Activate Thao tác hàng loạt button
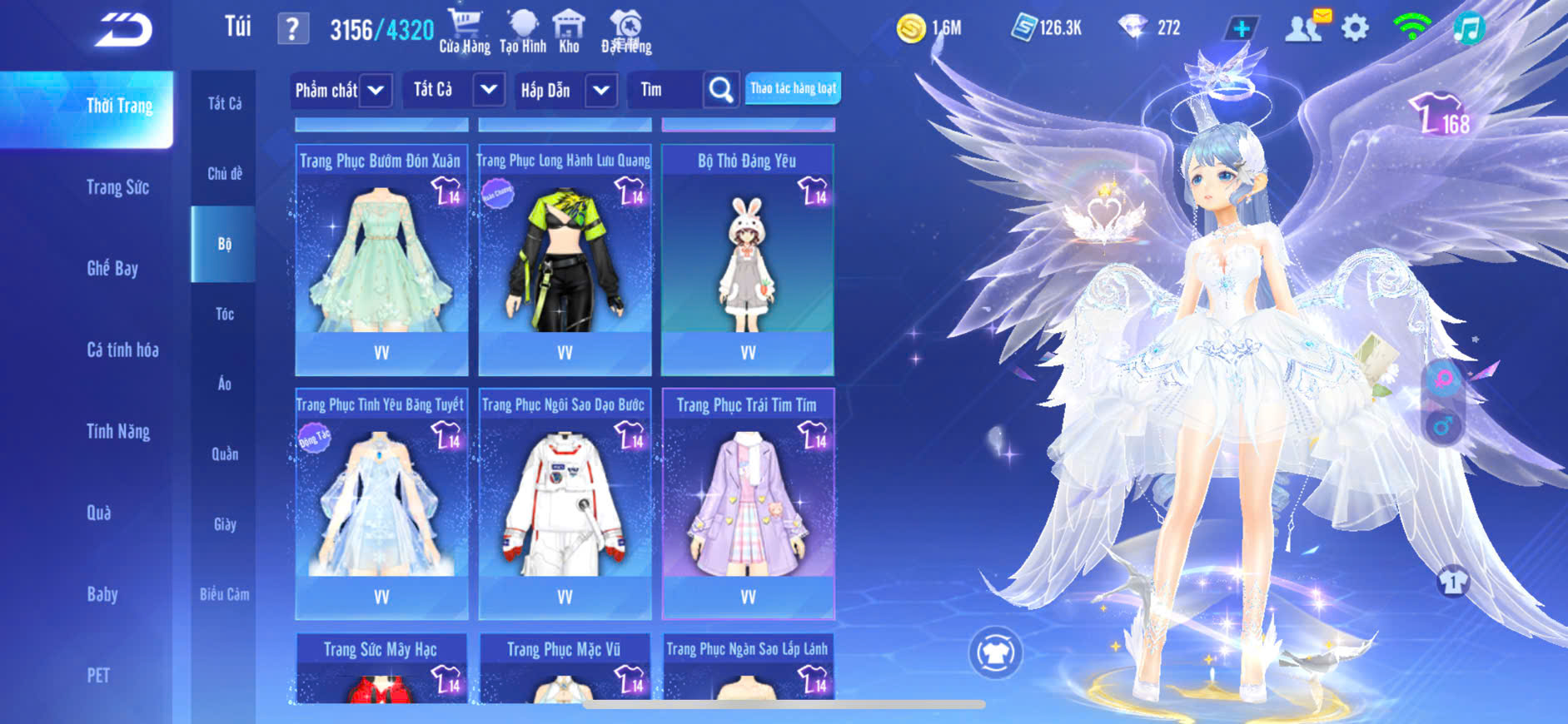Image resolution: width=1568 pixels, height=724 pixels. tap(793, 88)
